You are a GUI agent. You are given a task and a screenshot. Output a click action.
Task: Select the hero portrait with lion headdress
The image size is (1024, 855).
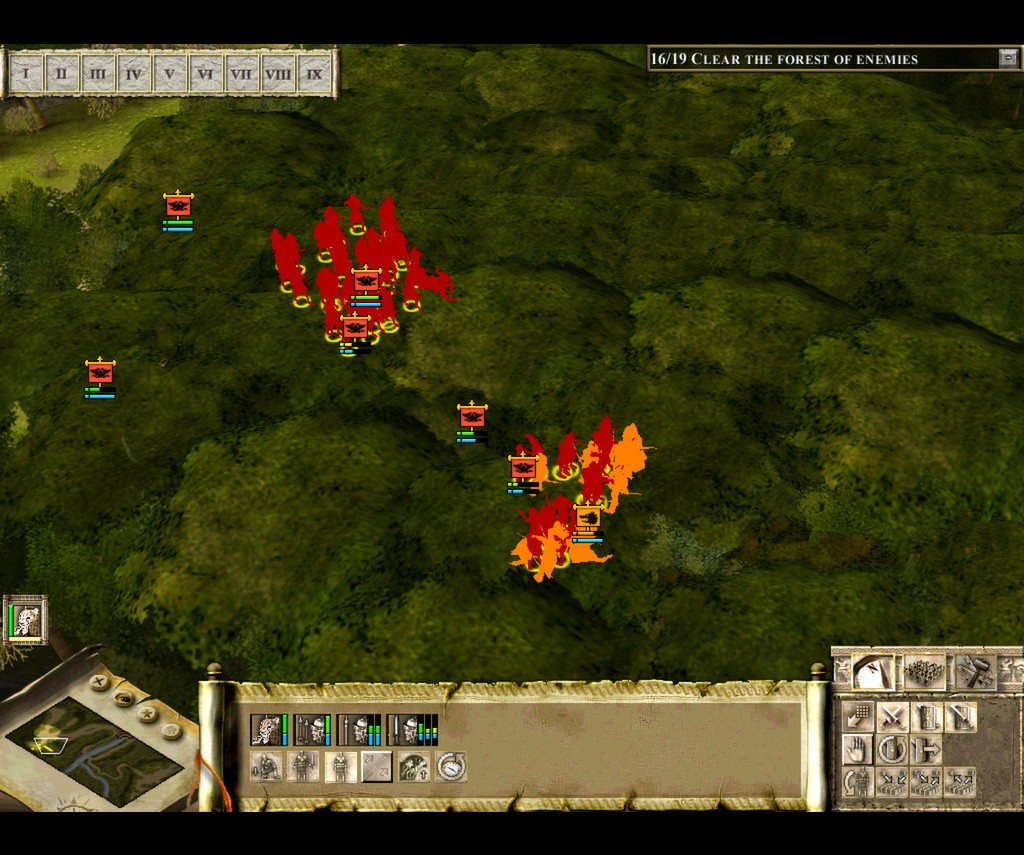[26, 620]
